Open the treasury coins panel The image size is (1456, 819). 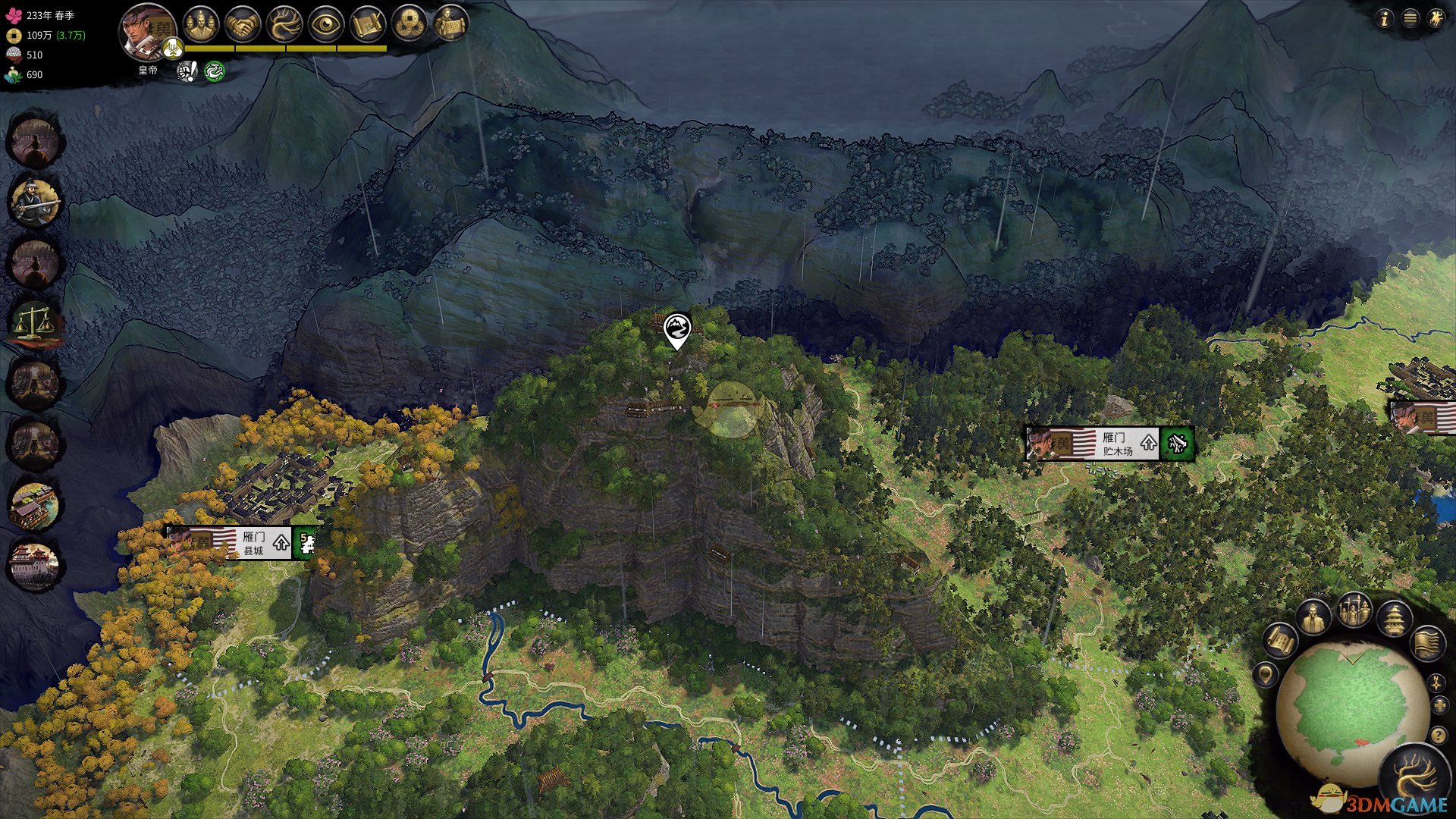[409, 24]
